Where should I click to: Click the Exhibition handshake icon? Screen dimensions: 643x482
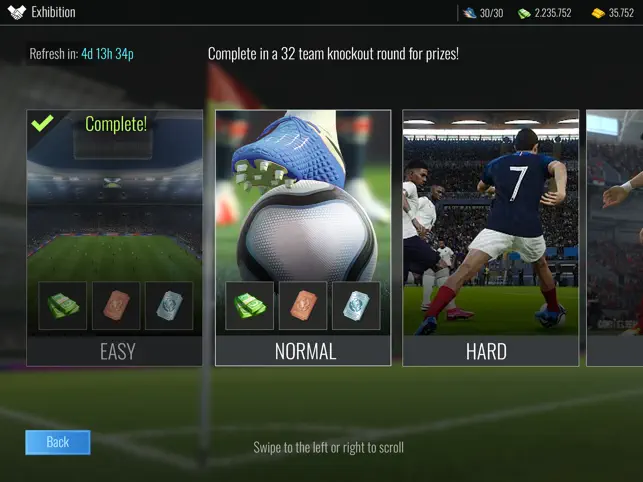tap(16, 13)
